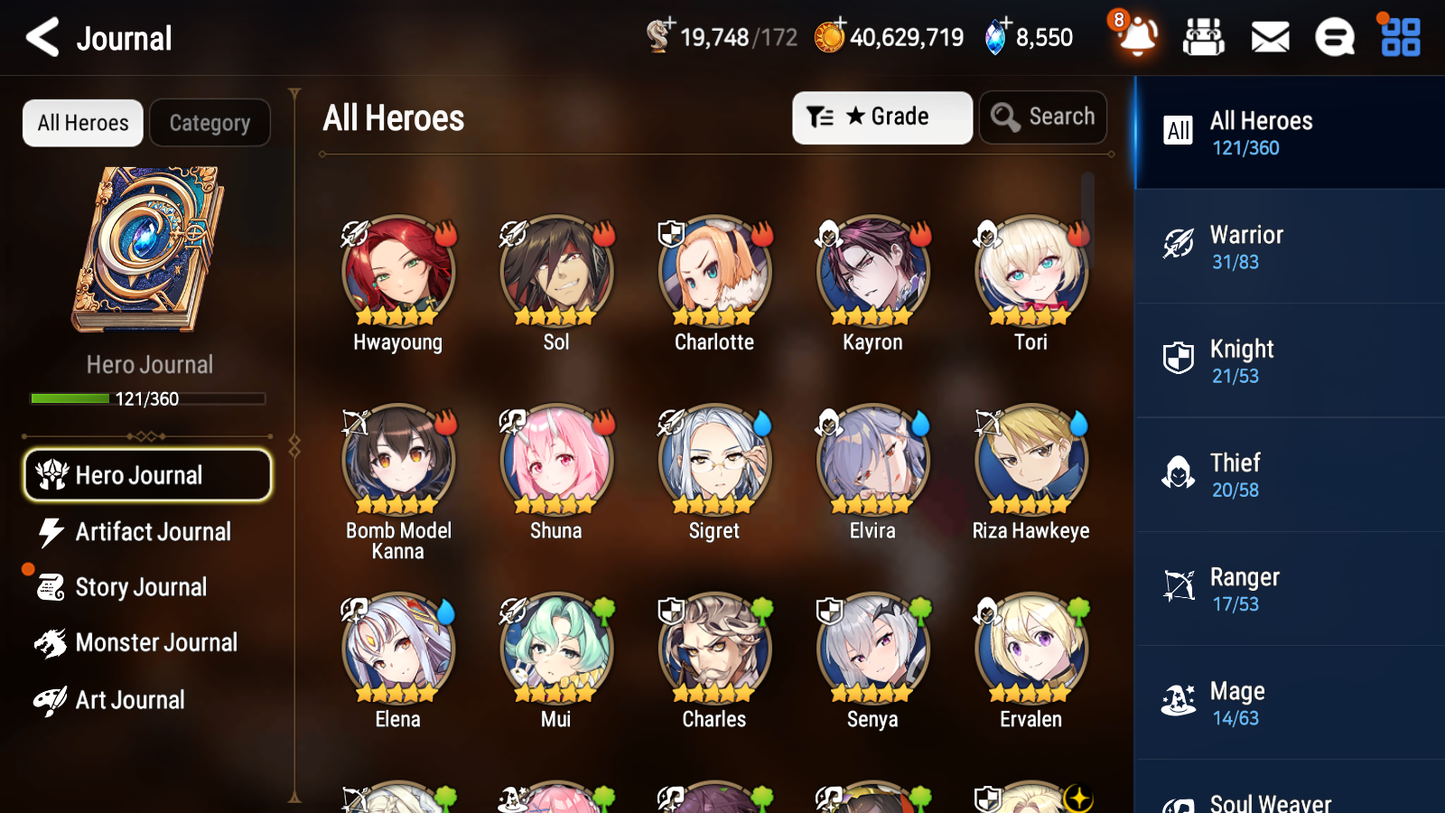
Task: Toggle the All Heroes view pill
Action: 82,122
